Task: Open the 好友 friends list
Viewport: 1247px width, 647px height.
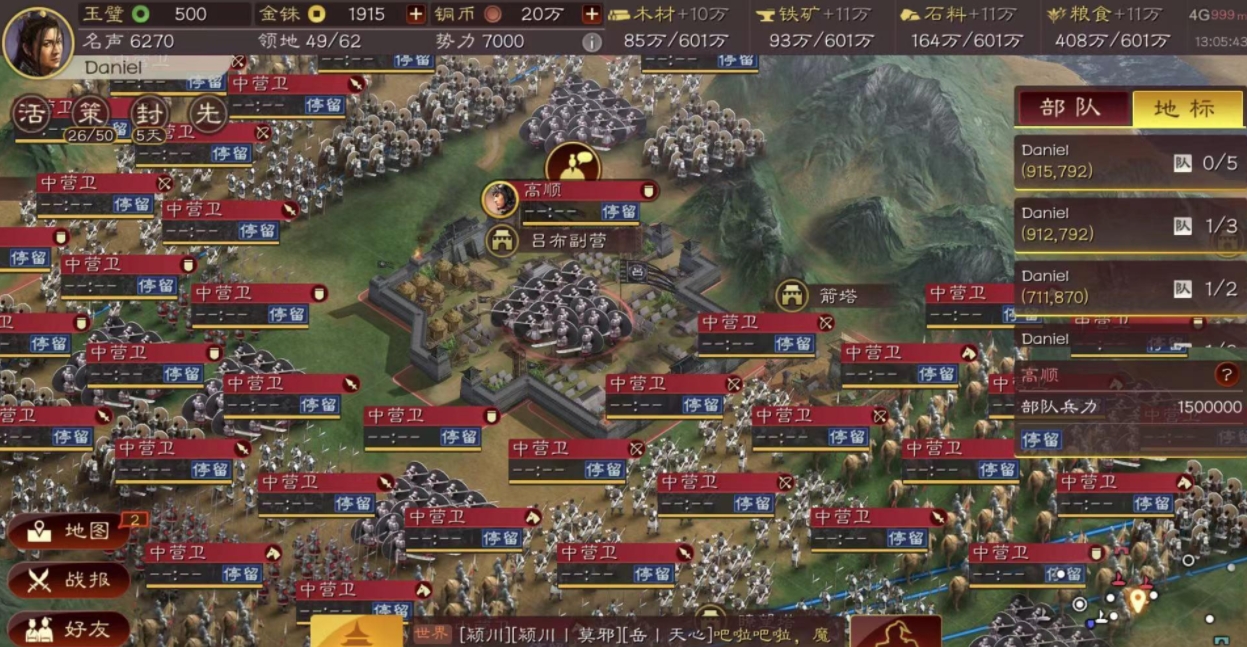Action: [x=70, y=629]
